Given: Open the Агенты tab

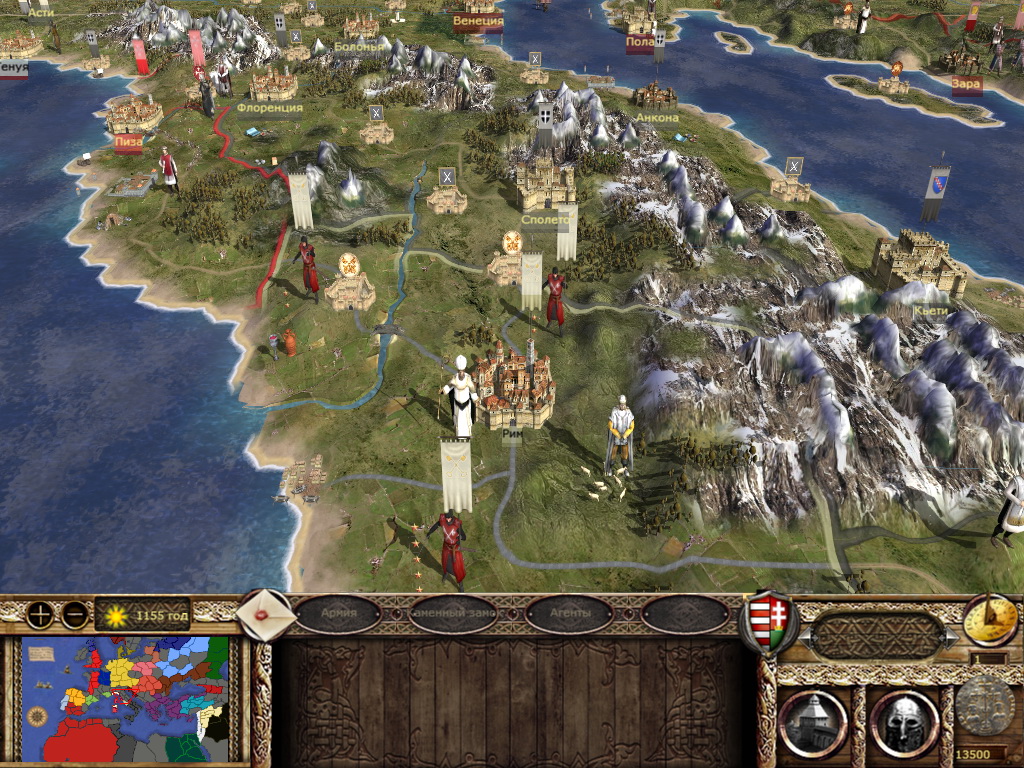Looking at the screenshot, I should tap(569, 613).
